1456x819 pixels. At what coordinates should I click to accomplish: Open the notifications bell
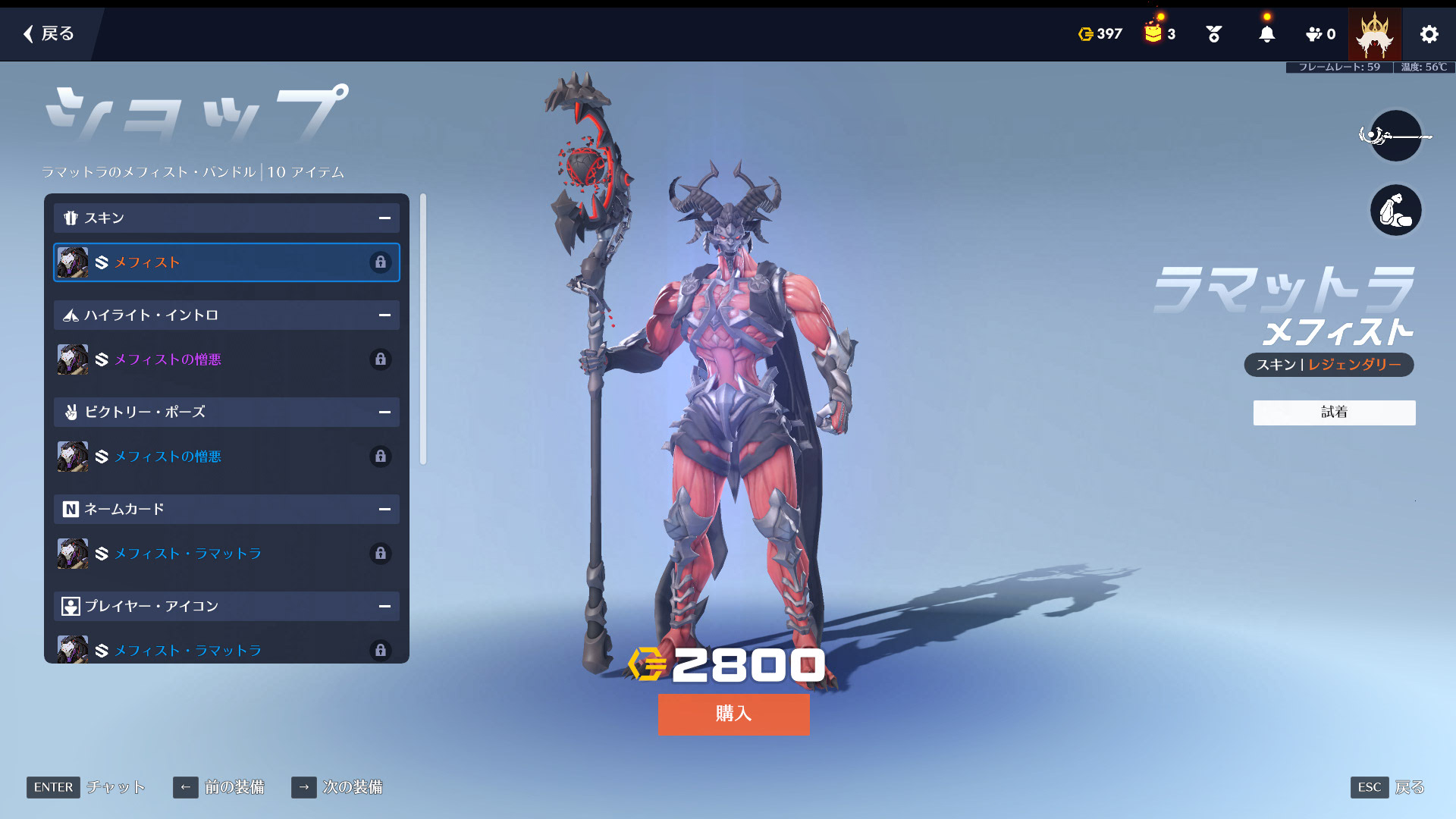tap(1266, 34)
